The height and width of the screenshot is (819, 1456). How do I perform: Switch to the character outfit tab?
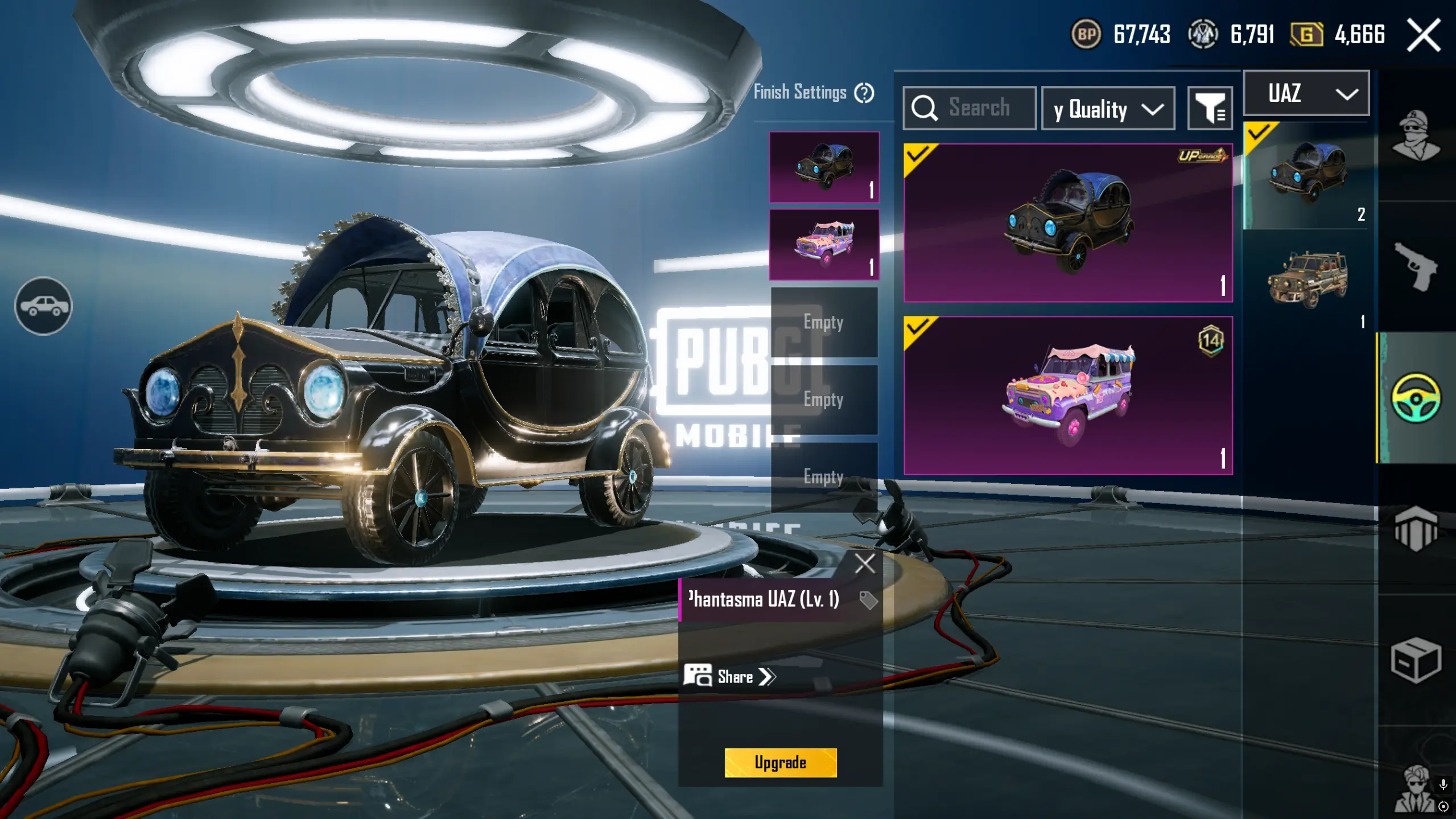point(1416,135)
